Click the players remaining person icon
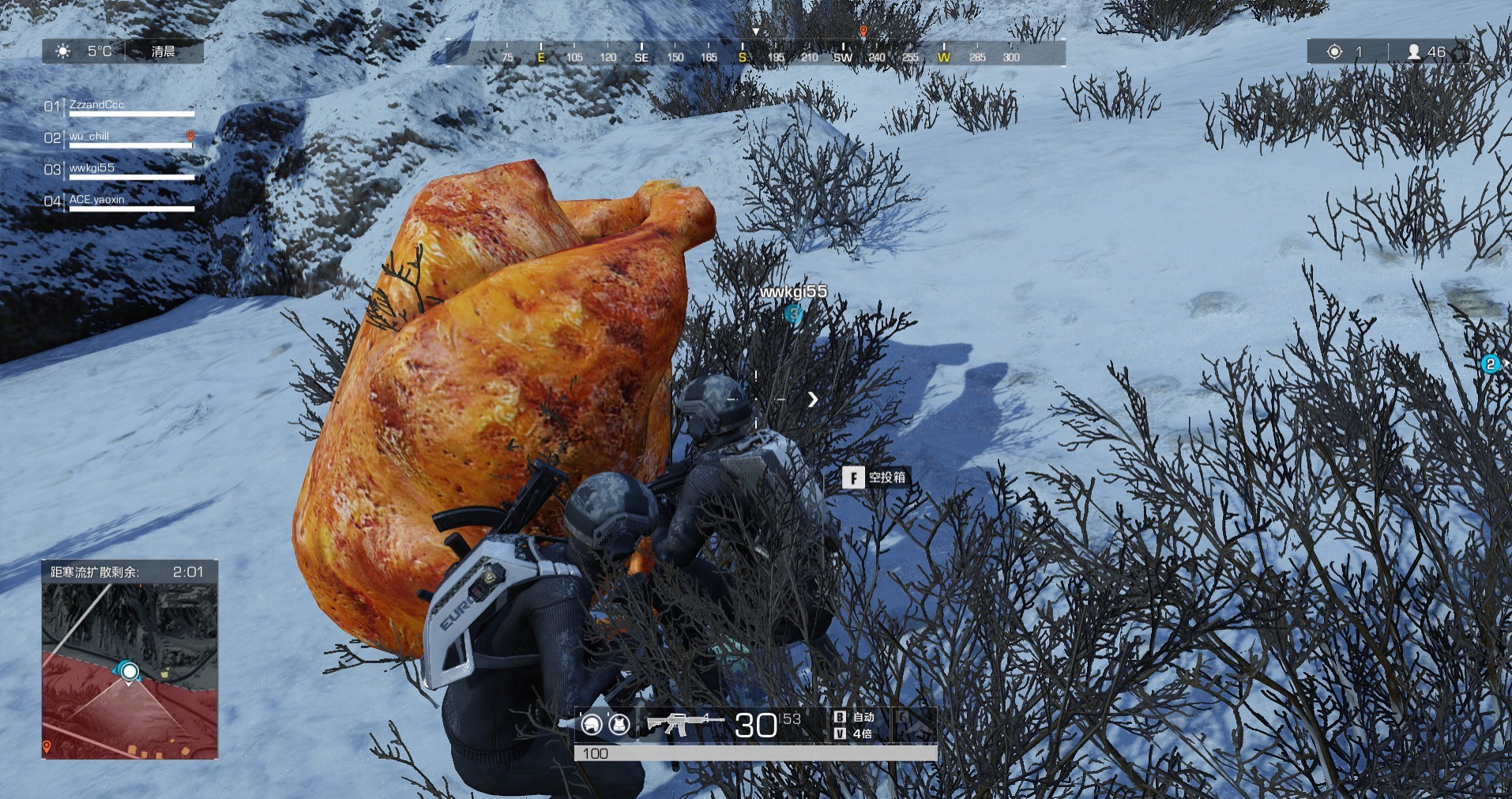 [1414, 52]
